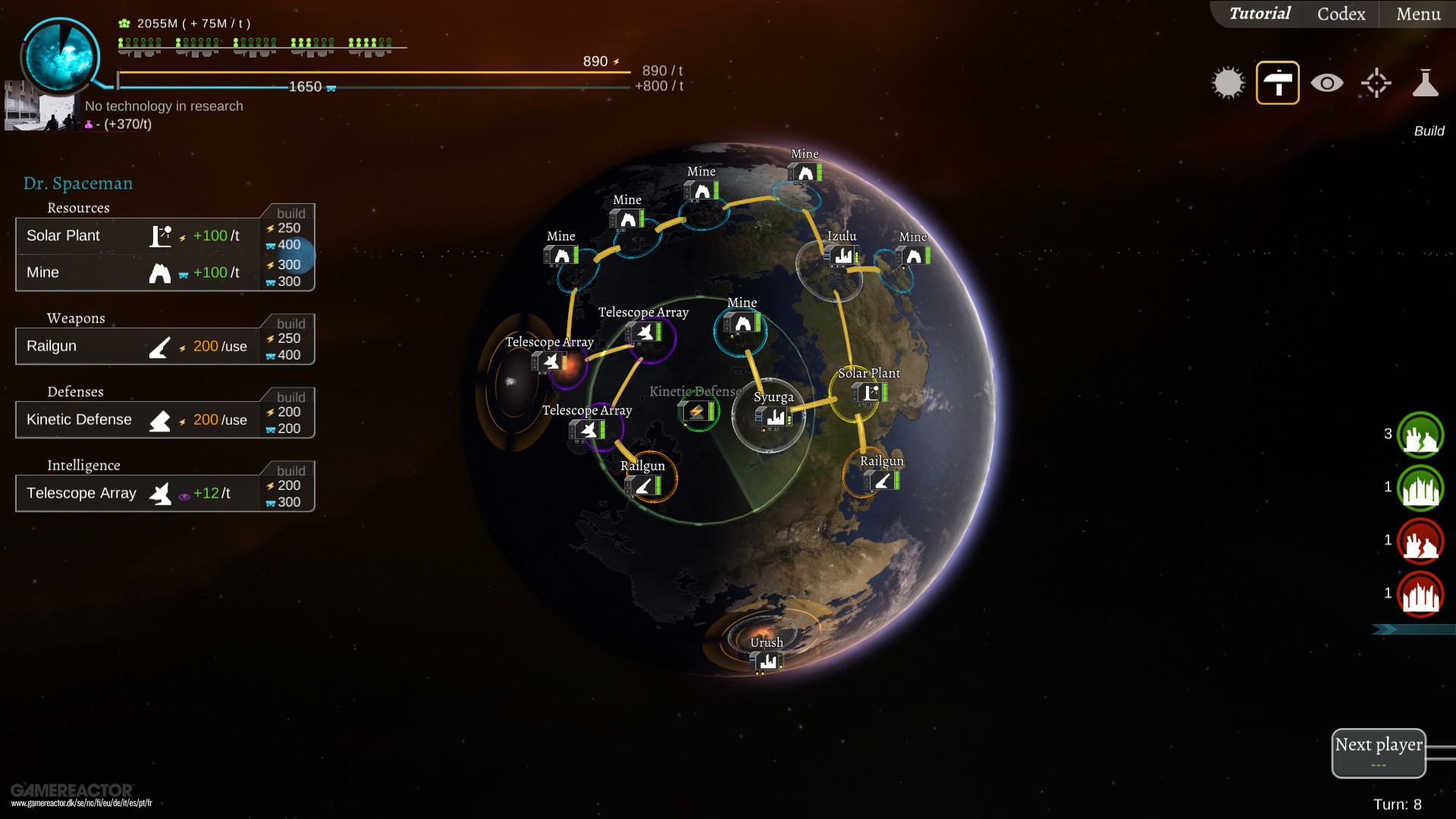This screenshot has width=1456, height=819.
Task: Click the Kinetic Defense icon on the planet
Action: click(x=698, y=412)
